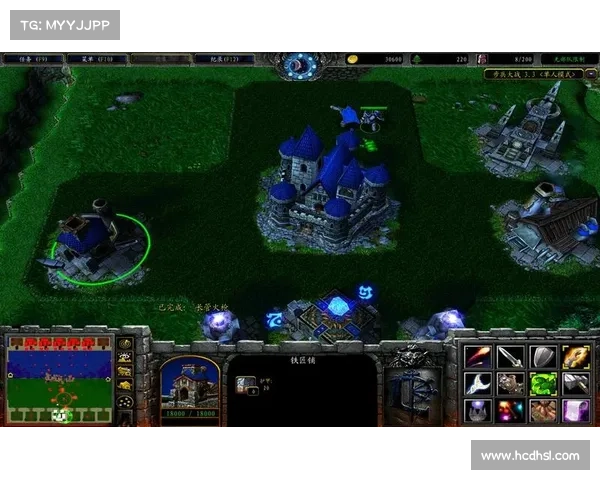
Task: Choose the steel sword upgrade icon
Action: click(511, 357)
